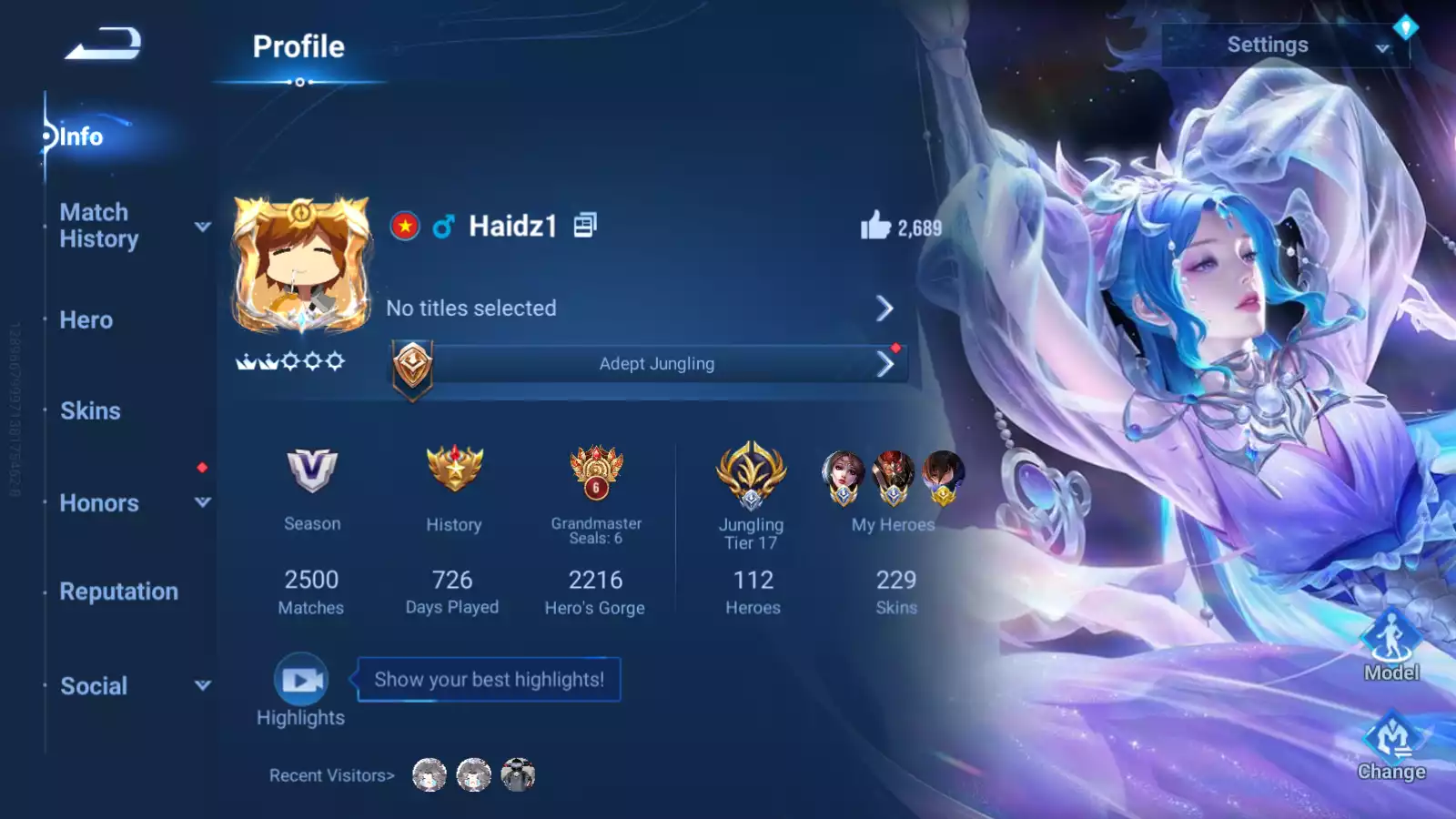
Task: Open the Settings dropdown
Action: coord(1284,45)
